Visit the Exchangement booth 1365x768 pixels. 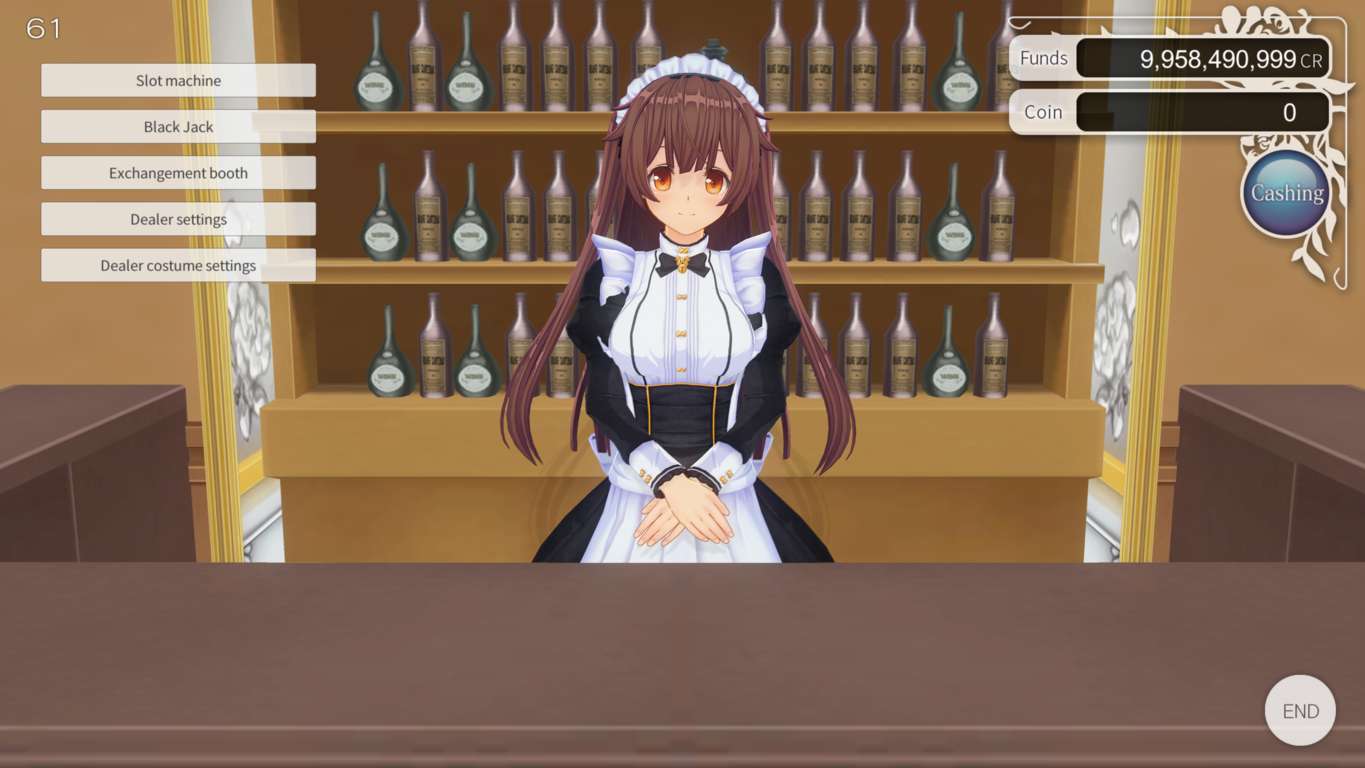pos(178,172)
